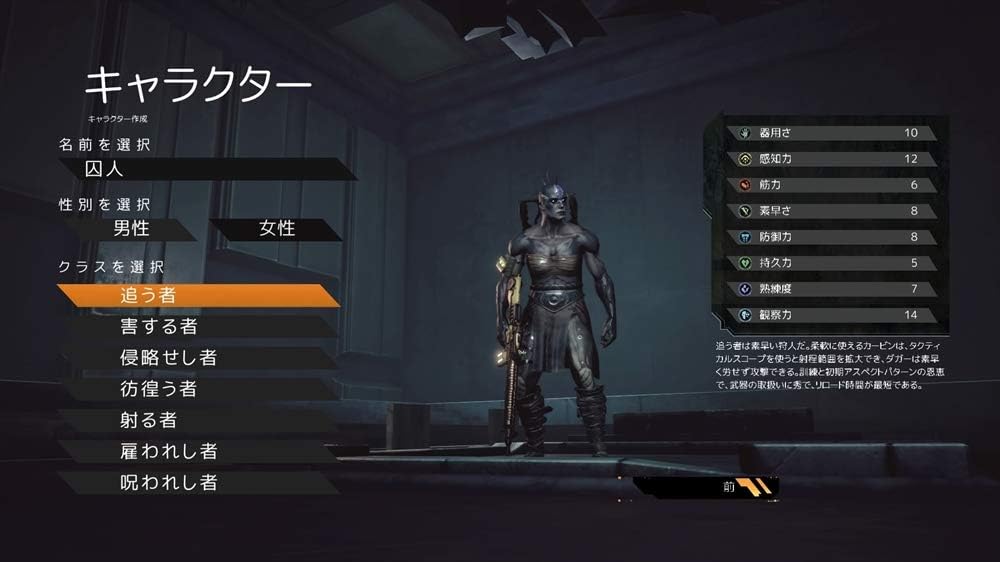Select the name field showing 囚人
This screenshot has height=562, width=1000.
[x=205, y=168]
